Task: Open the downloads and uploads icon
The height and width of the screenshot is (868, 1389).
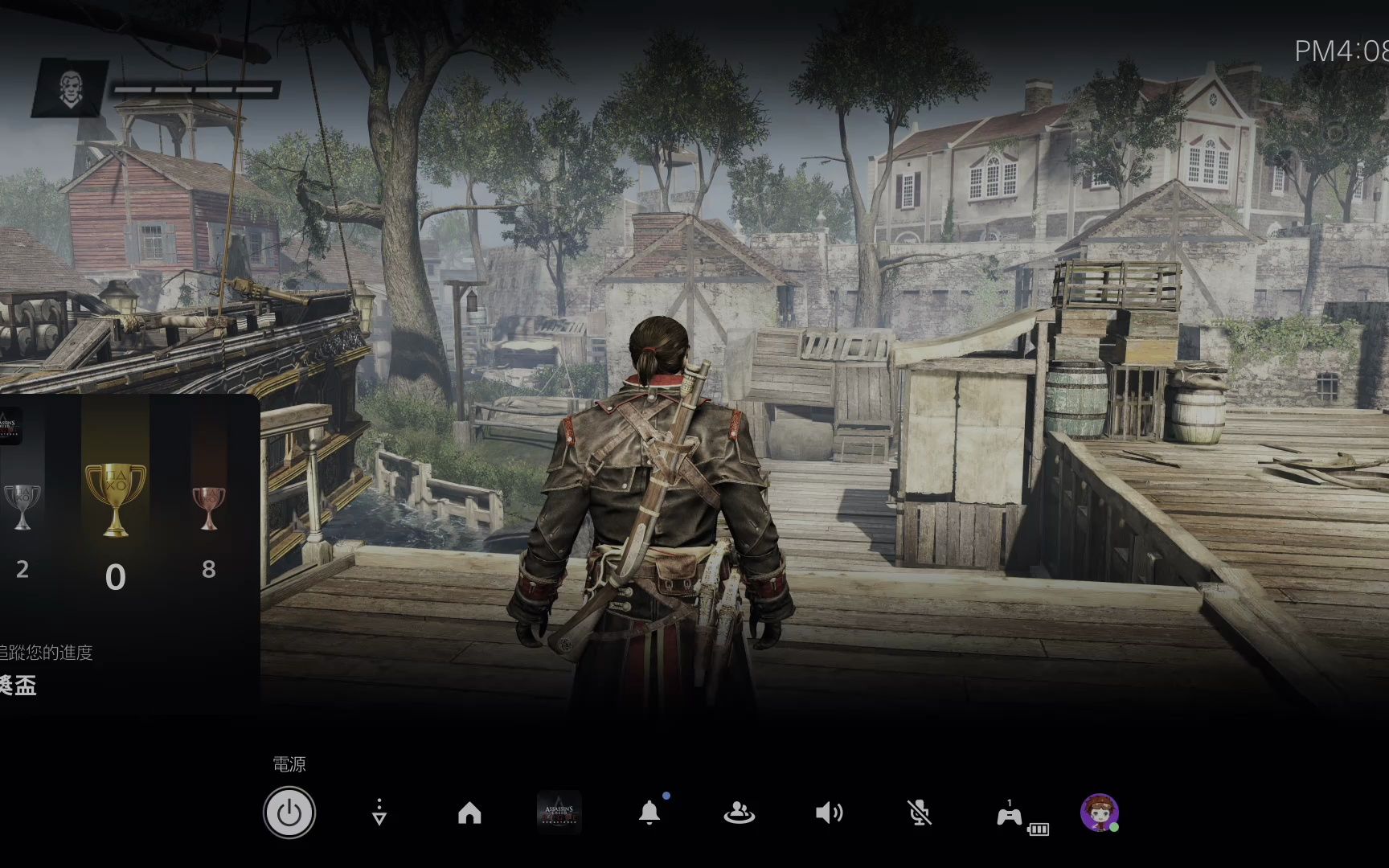Action: pos(379,813)
